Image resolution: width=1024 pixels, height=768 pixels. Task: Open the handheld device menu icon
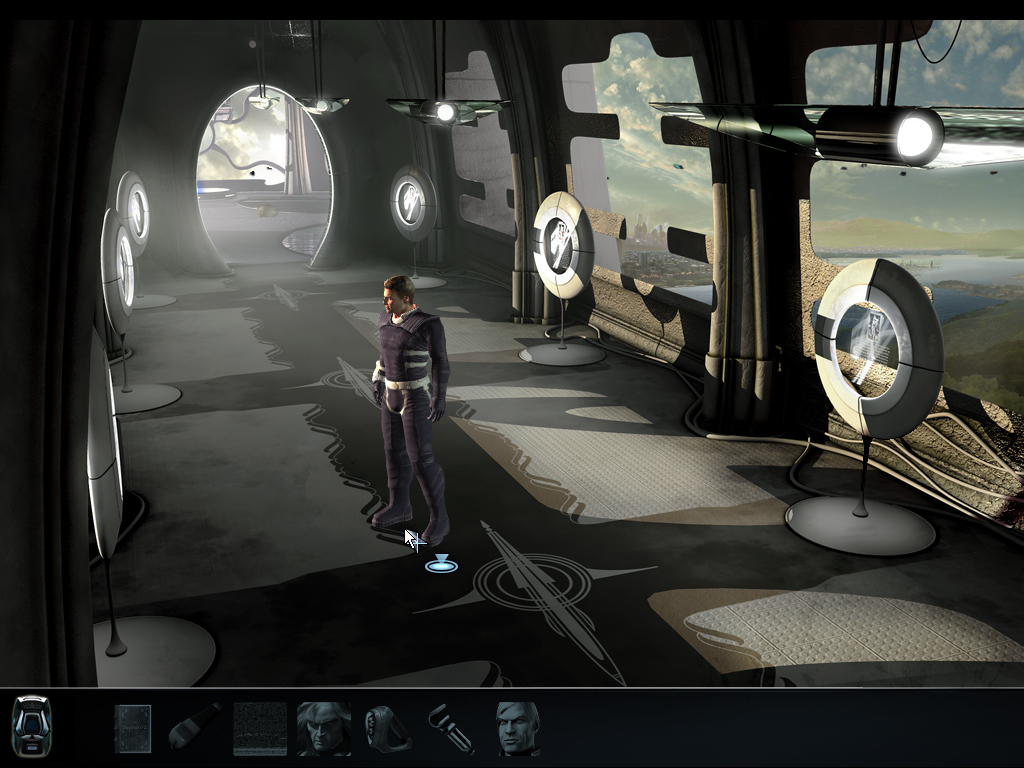pyautogui.click(x=31, y=725)
